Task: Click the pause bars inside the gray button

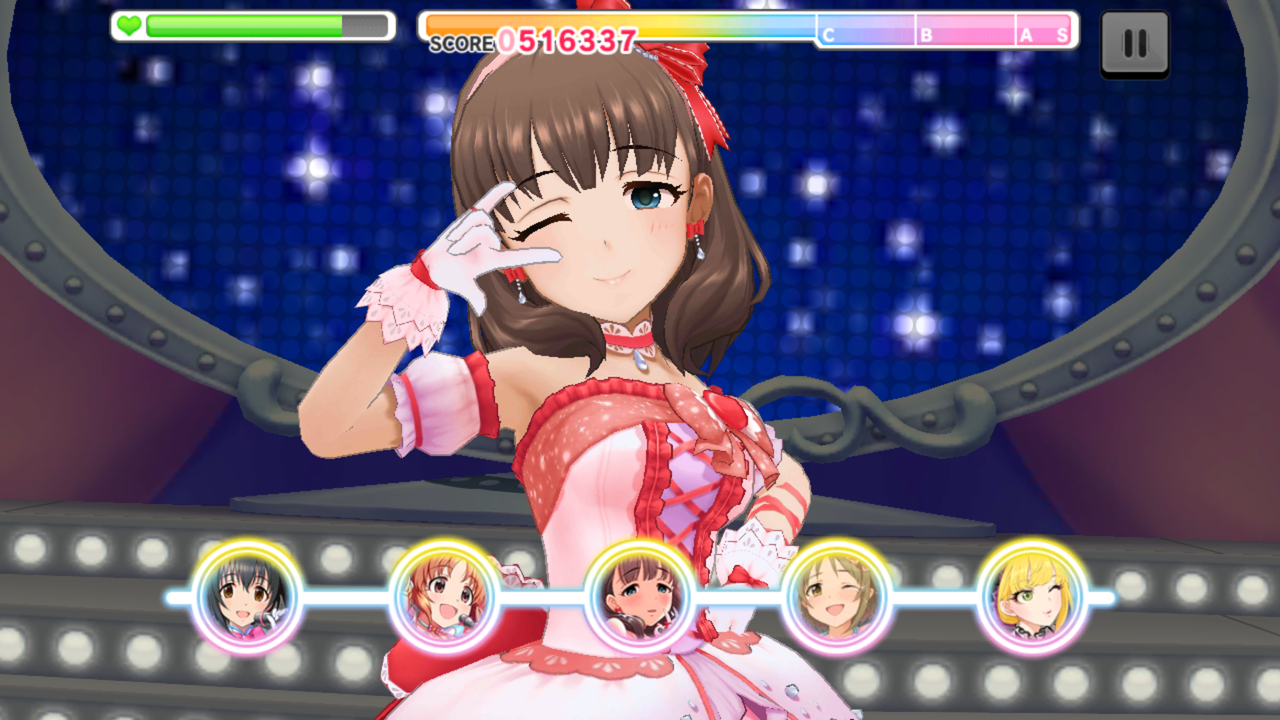Action: pyautogui.click(x=1135, y=42)
